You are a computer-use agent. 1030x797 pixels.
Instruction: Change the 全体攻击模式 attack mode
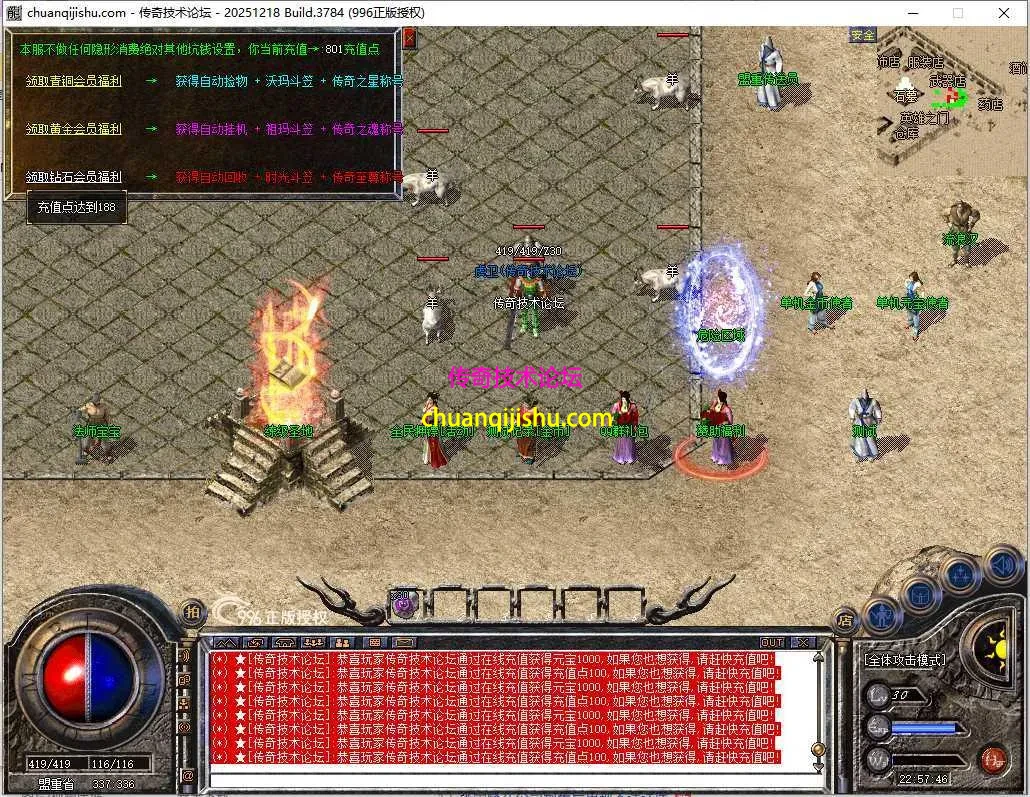click(904, 661)
